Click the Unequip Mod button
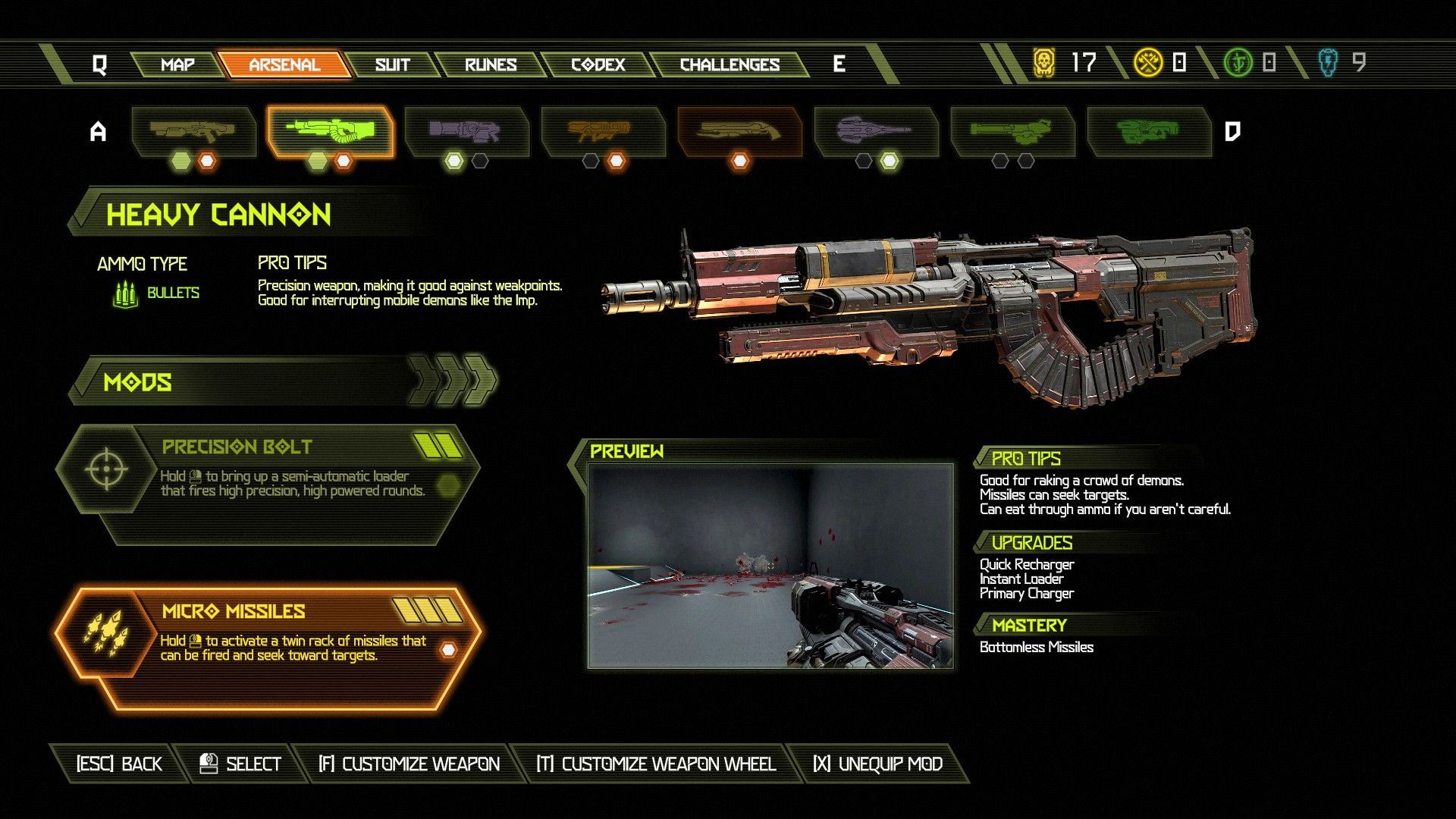 [x=877, y=764]
